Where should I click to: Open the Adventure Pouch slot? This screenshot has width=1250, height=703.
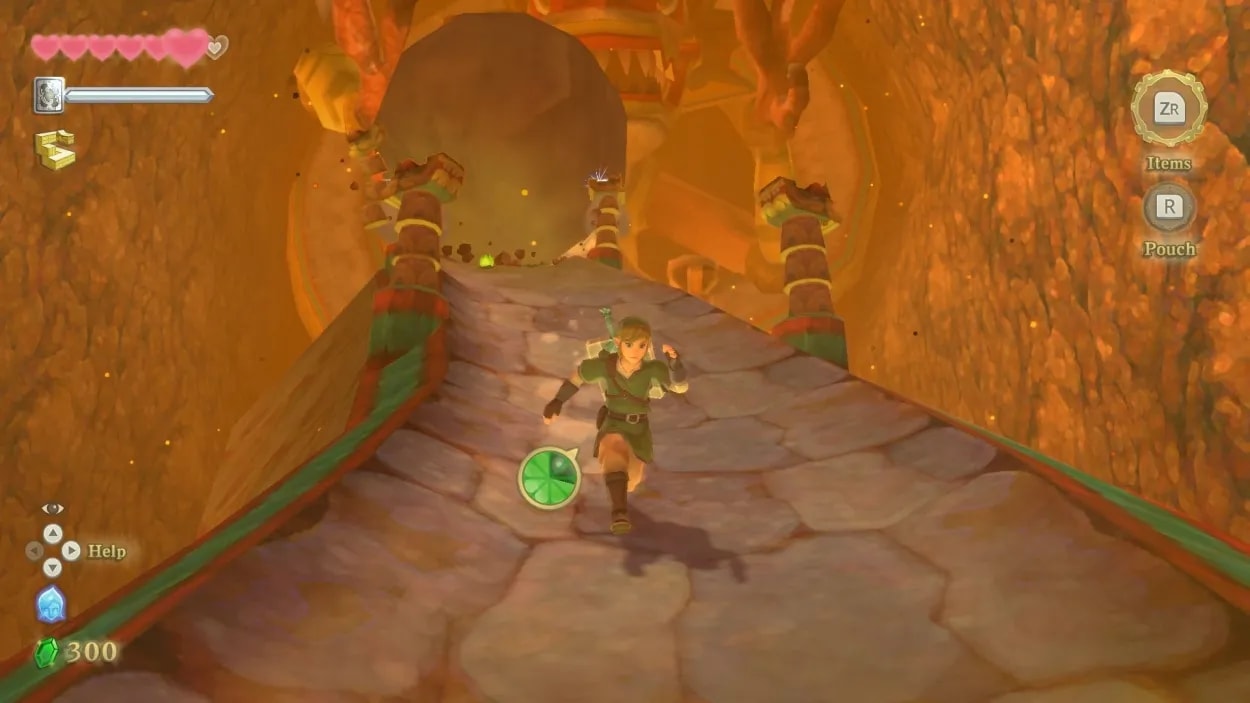(x=1169, y=207)
